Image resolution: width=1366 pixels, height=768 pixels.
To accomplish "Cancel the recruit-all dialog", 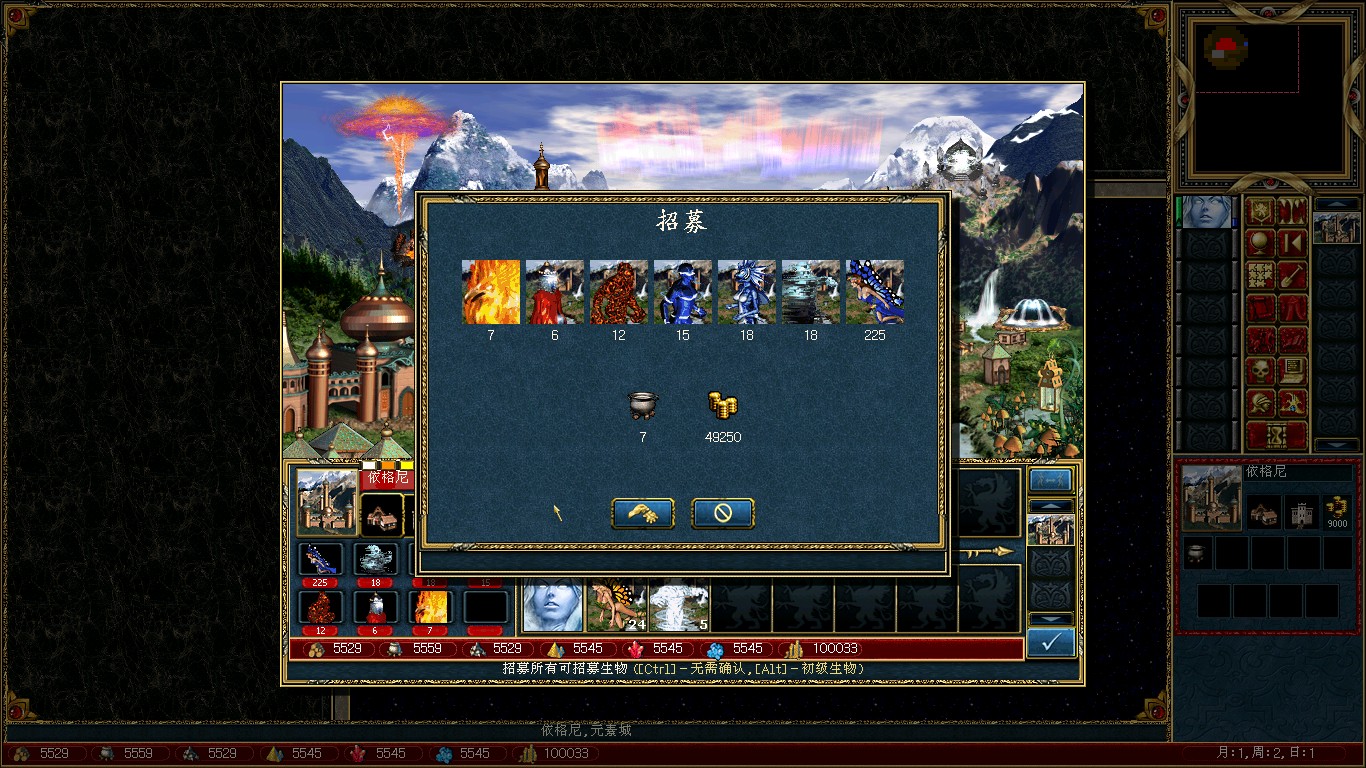I will 722,513.
